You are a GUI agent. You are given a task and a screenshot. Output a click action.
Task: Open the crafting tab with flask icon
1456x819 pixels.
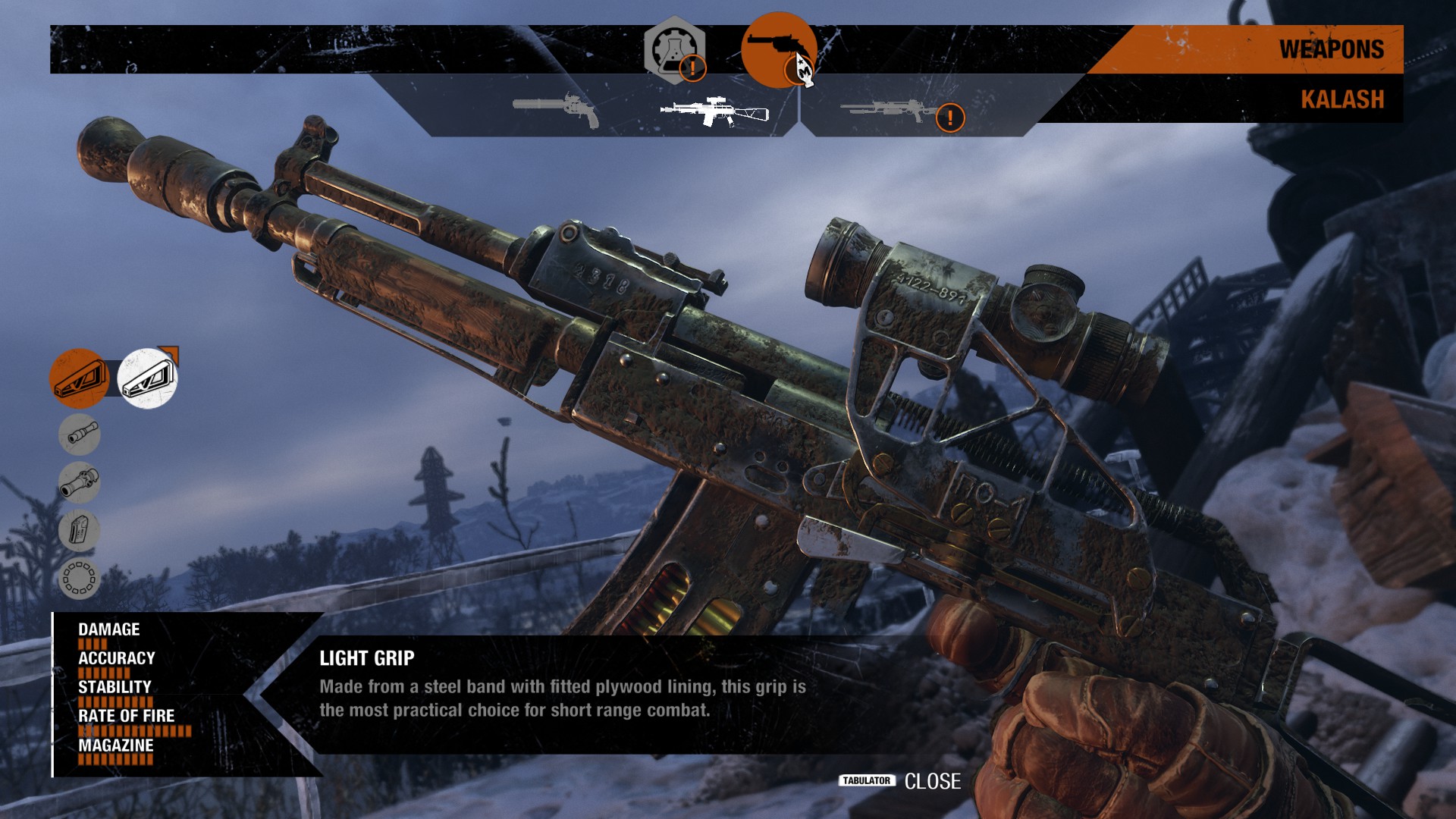point(674,49)
